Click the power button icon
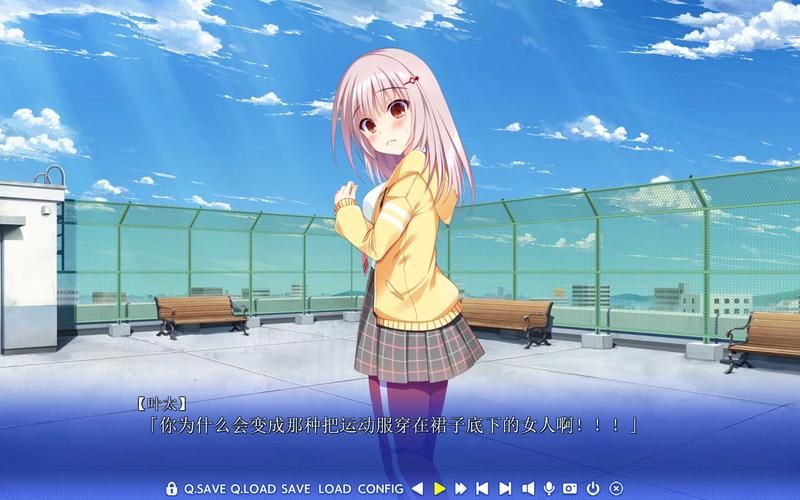 [x=594, y=488]
